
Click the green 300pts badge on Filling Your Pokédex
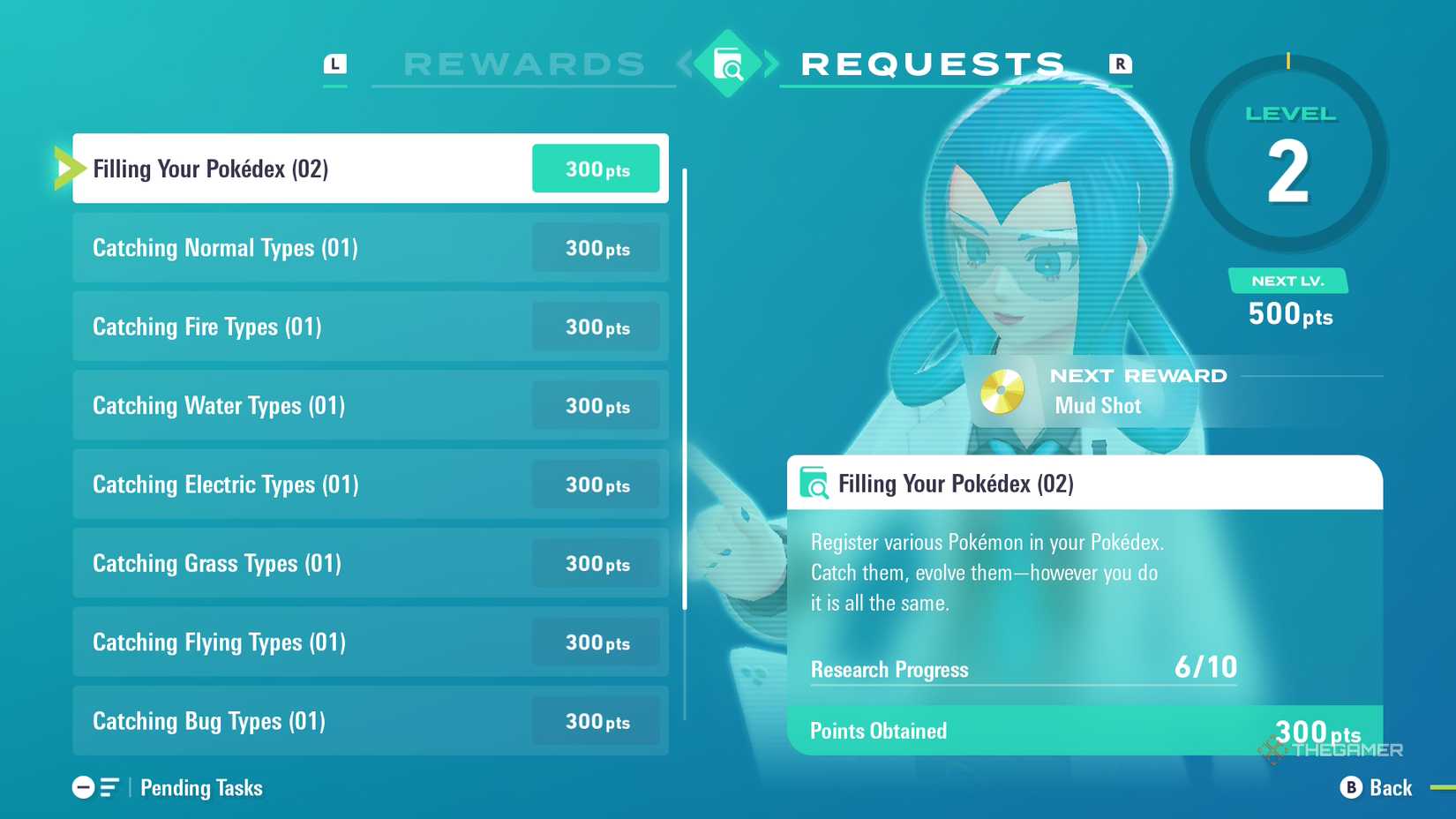[x=596, y=168]
